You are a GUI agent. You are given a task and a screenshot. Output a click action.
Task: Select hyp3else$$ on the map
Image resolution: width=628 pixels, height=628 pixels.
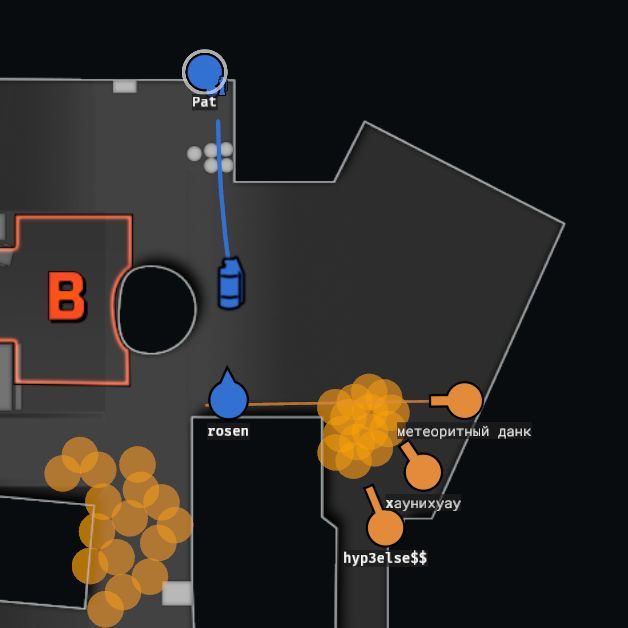click(385, 526)
